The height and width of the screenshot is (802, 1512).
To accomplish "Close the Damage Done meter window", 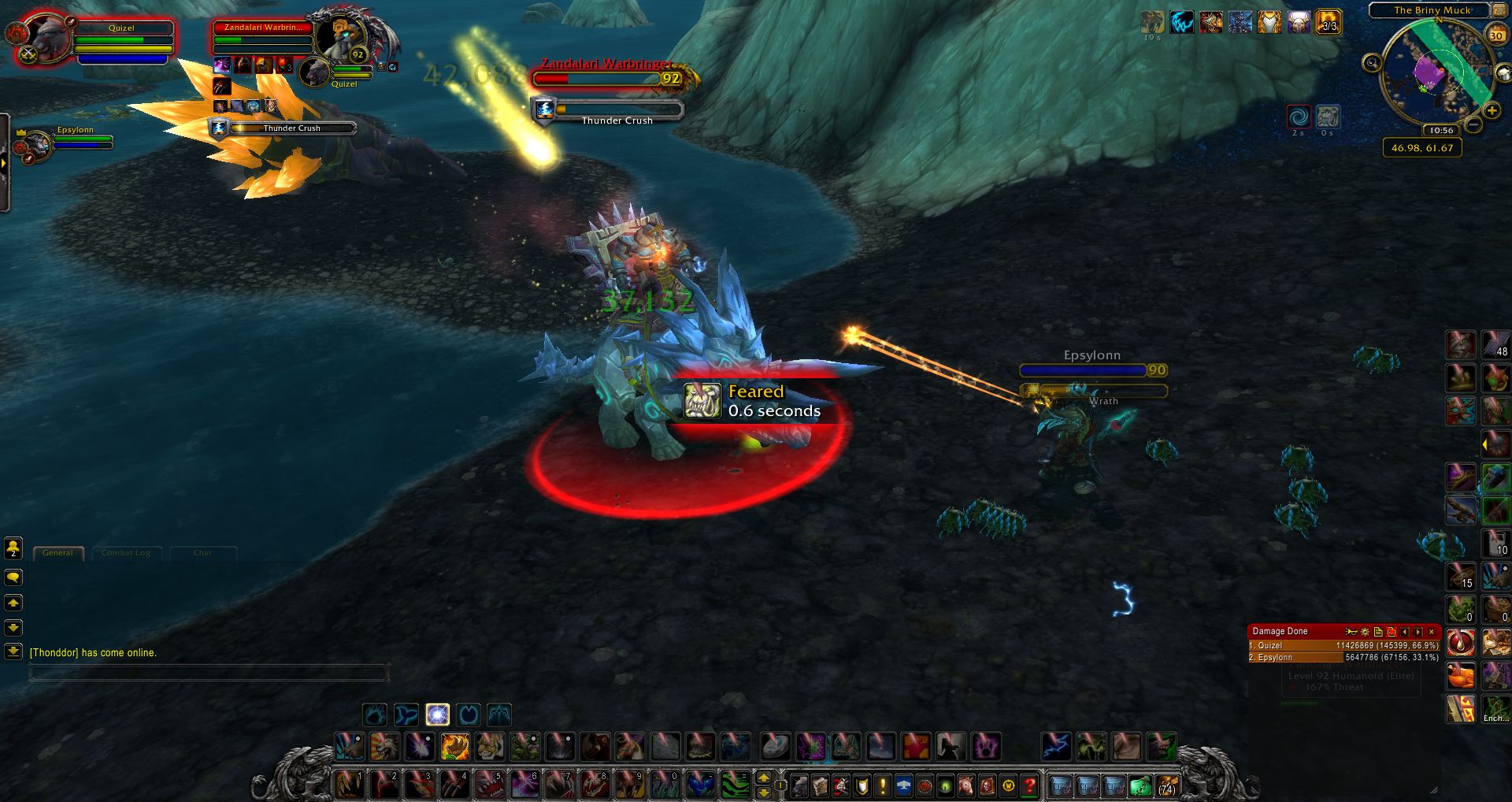I will pos(1432,632).
